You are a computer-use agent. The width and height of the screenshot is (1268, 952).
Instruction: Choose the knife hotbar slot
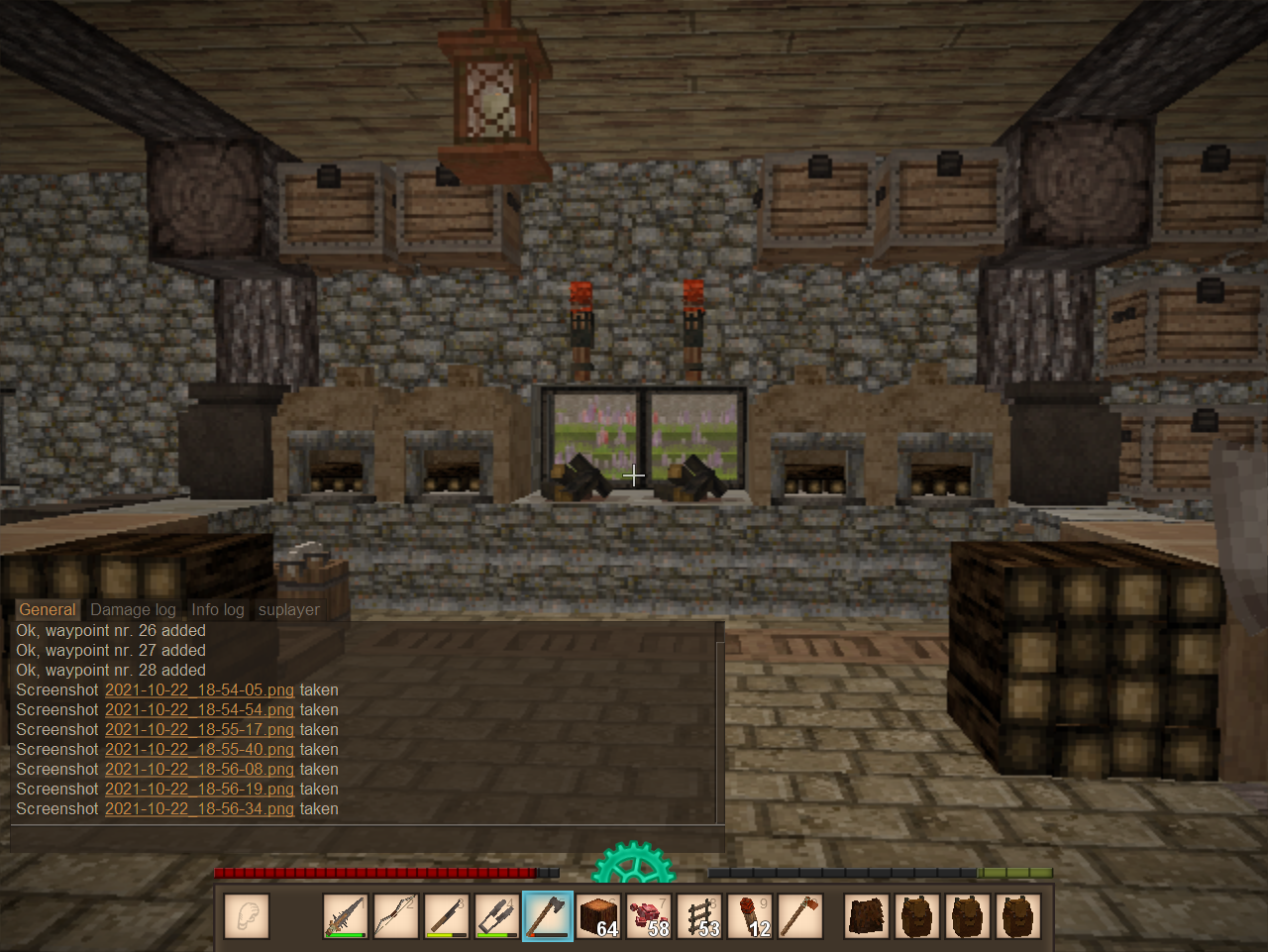447,915
